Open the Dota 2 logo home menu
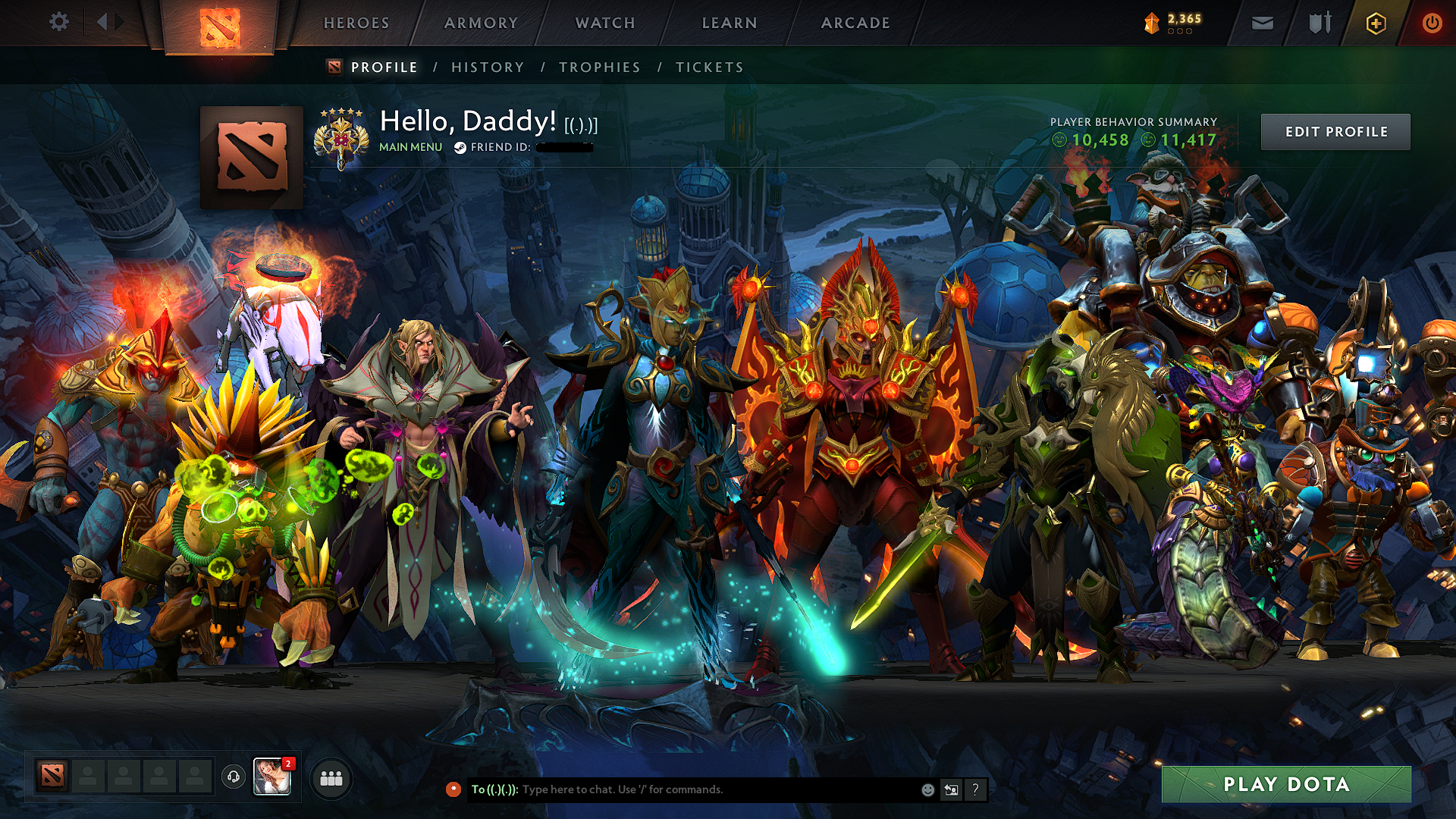Image resolution: width=1456 pixels, height=819 pixels. [x=220, y=23]
